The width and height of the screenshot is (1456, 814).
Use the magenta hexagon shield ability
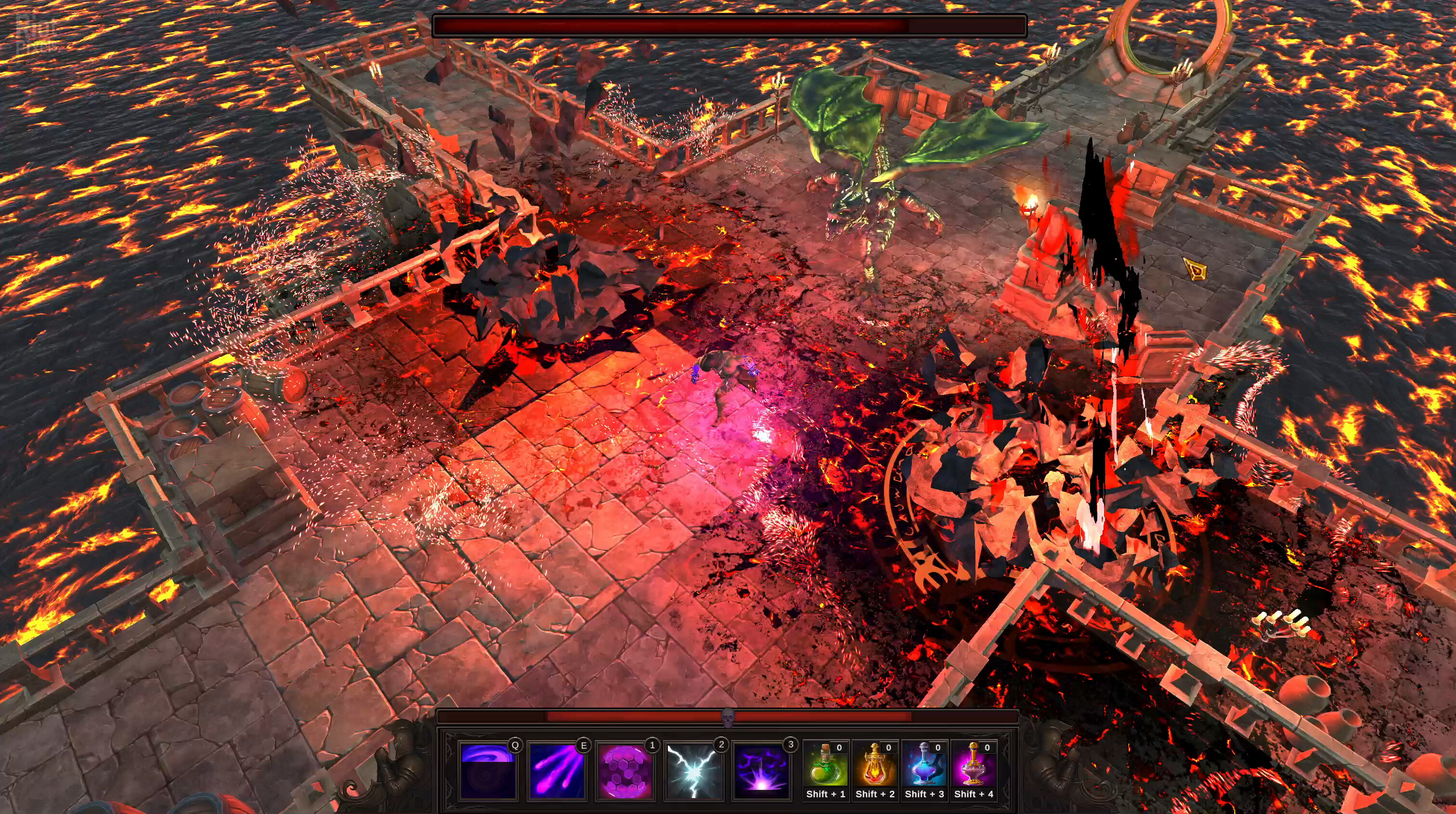[x=625, y=770]
